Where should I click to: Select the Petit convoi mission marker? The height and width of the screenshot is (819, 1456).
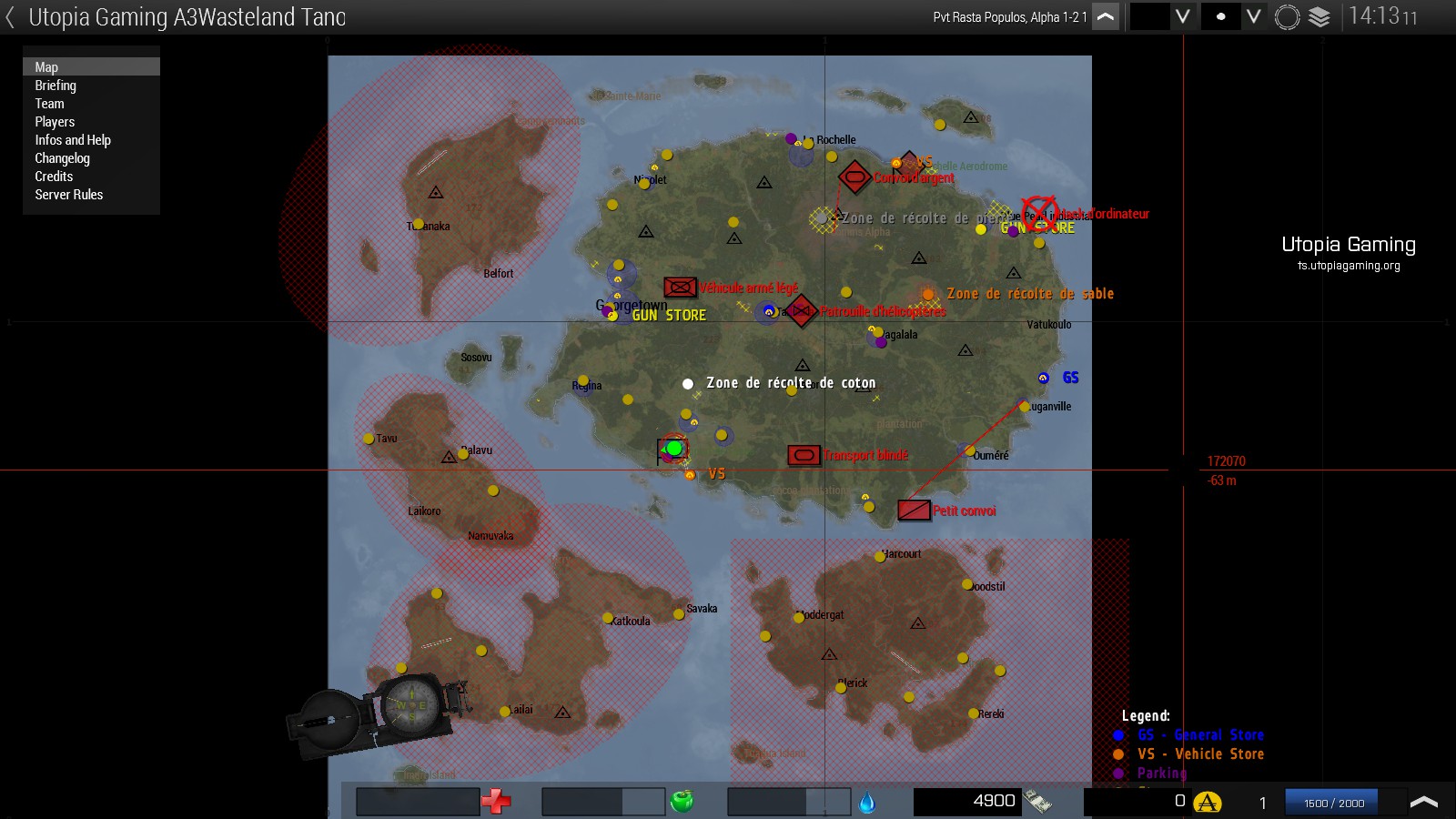(x=914, y=511)
